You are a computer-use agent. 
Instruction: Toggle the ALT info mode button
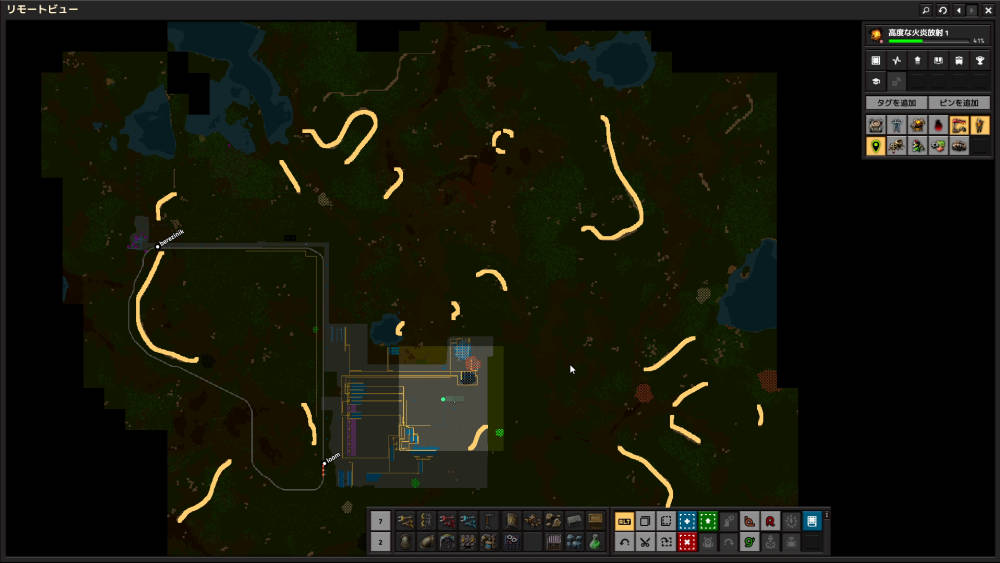624,521
